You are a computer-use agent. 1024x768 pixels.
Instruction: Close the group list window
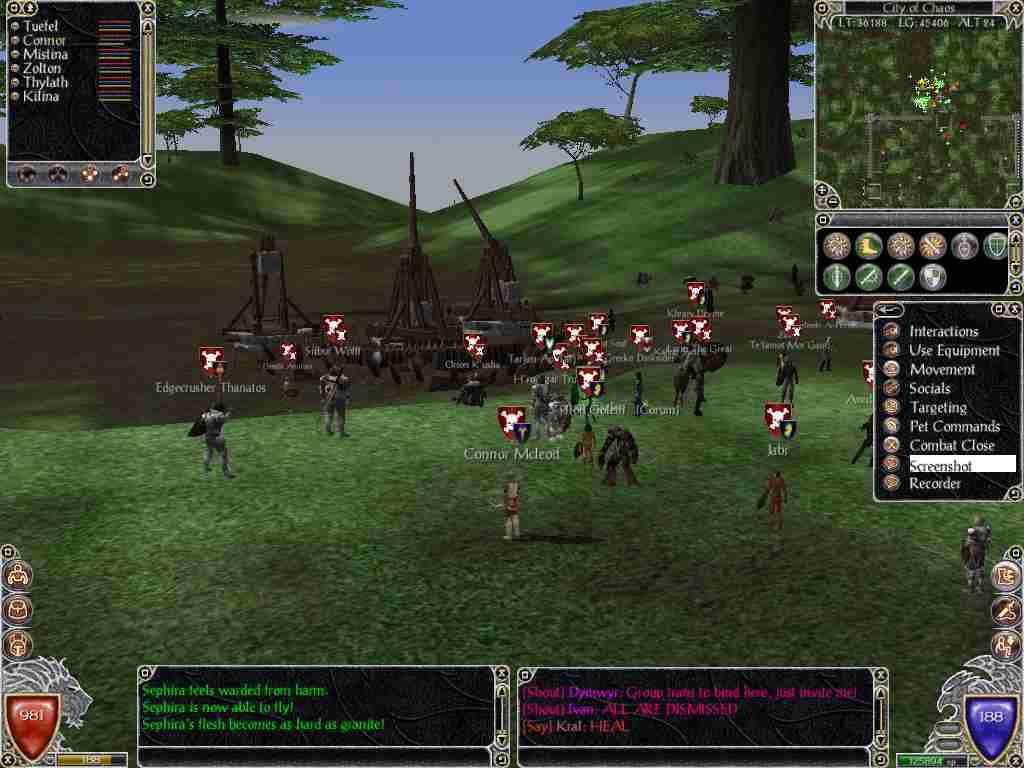[147, 8]
